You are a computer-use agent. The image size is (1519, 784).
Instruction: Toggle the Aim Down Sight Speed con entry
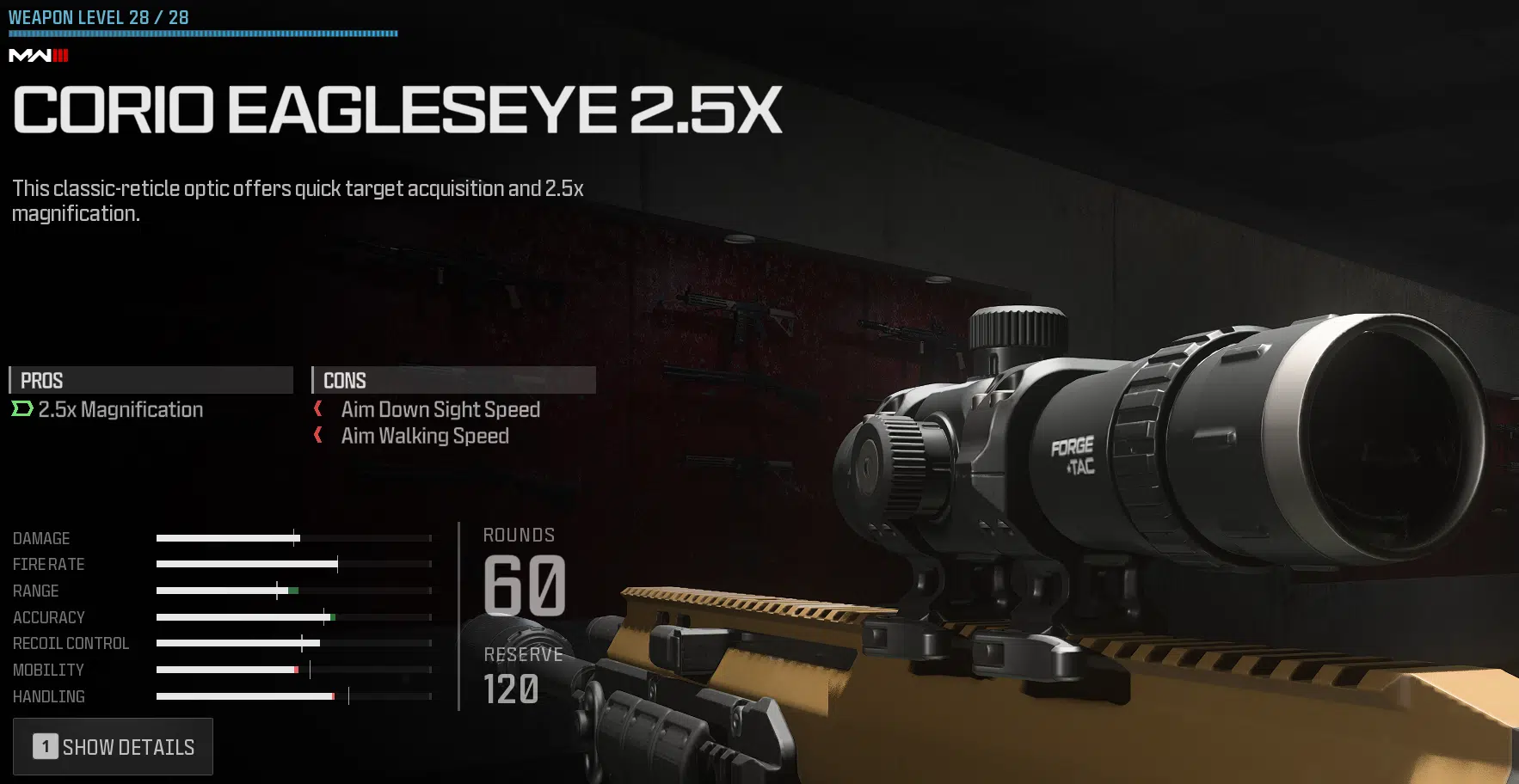click(440, 409)
